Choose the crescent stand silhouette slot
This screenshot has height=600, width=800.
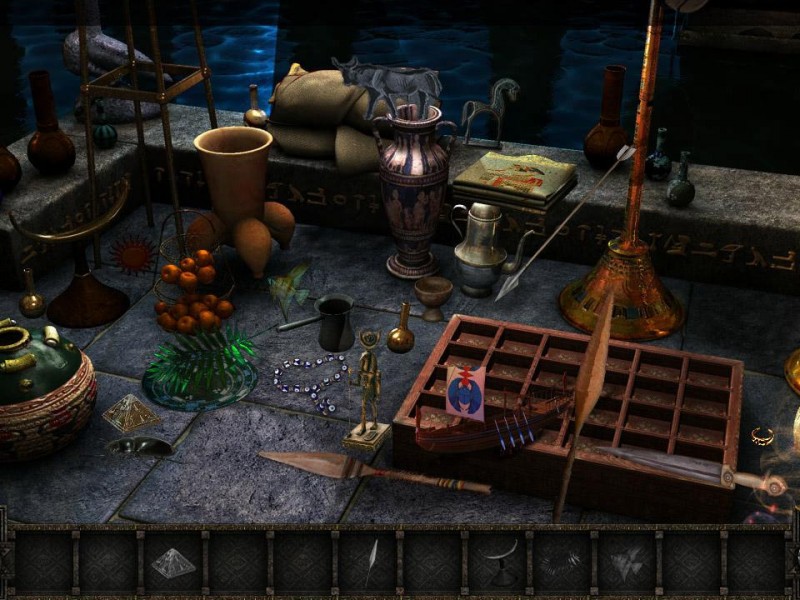(x=498, y=563)
